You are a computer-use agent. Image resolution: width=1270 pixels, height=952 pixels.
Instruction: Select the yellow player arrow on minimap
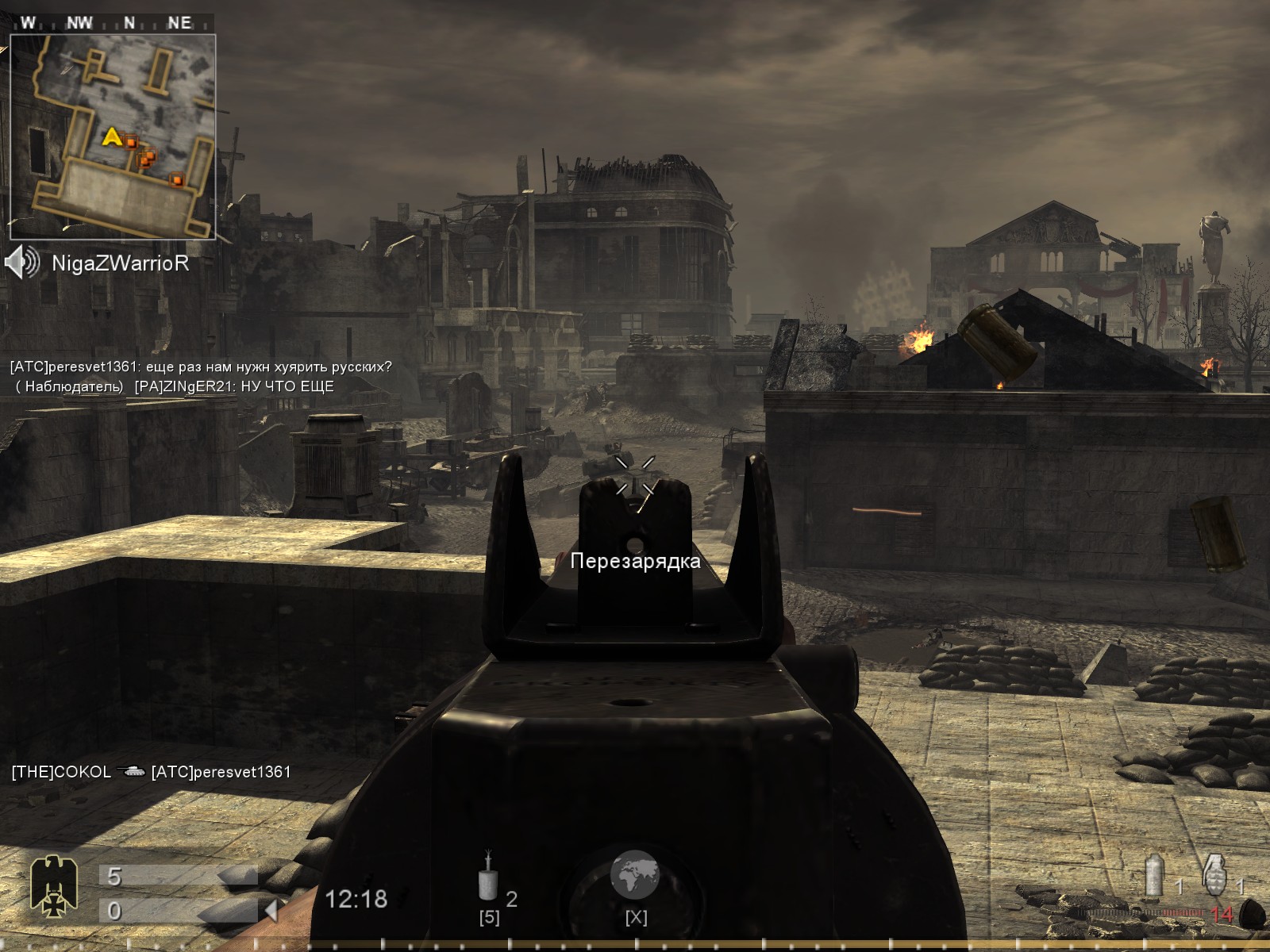[112, 137]
